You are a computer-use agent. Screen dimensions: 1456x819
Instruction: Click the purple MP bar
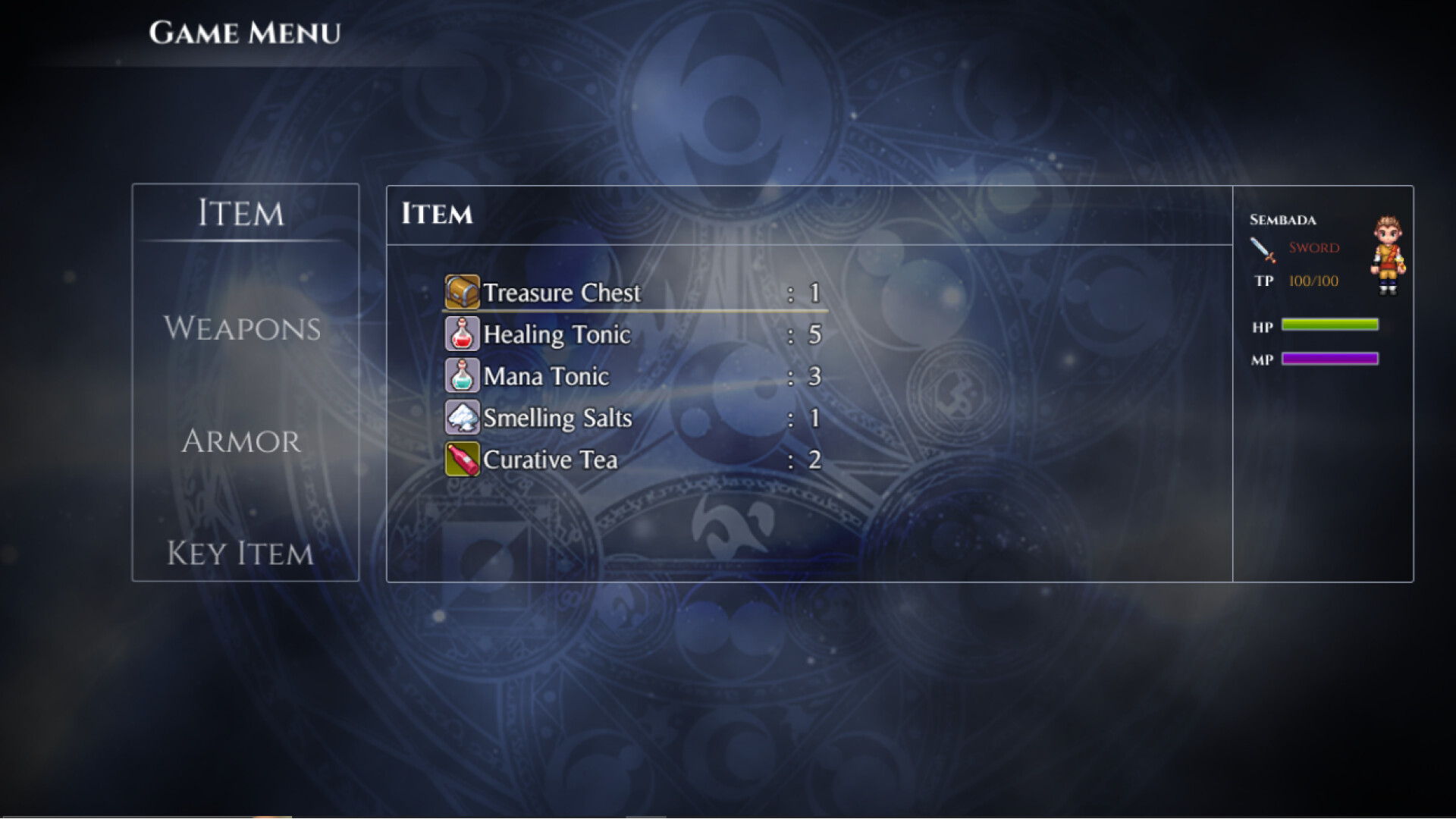1329,358
